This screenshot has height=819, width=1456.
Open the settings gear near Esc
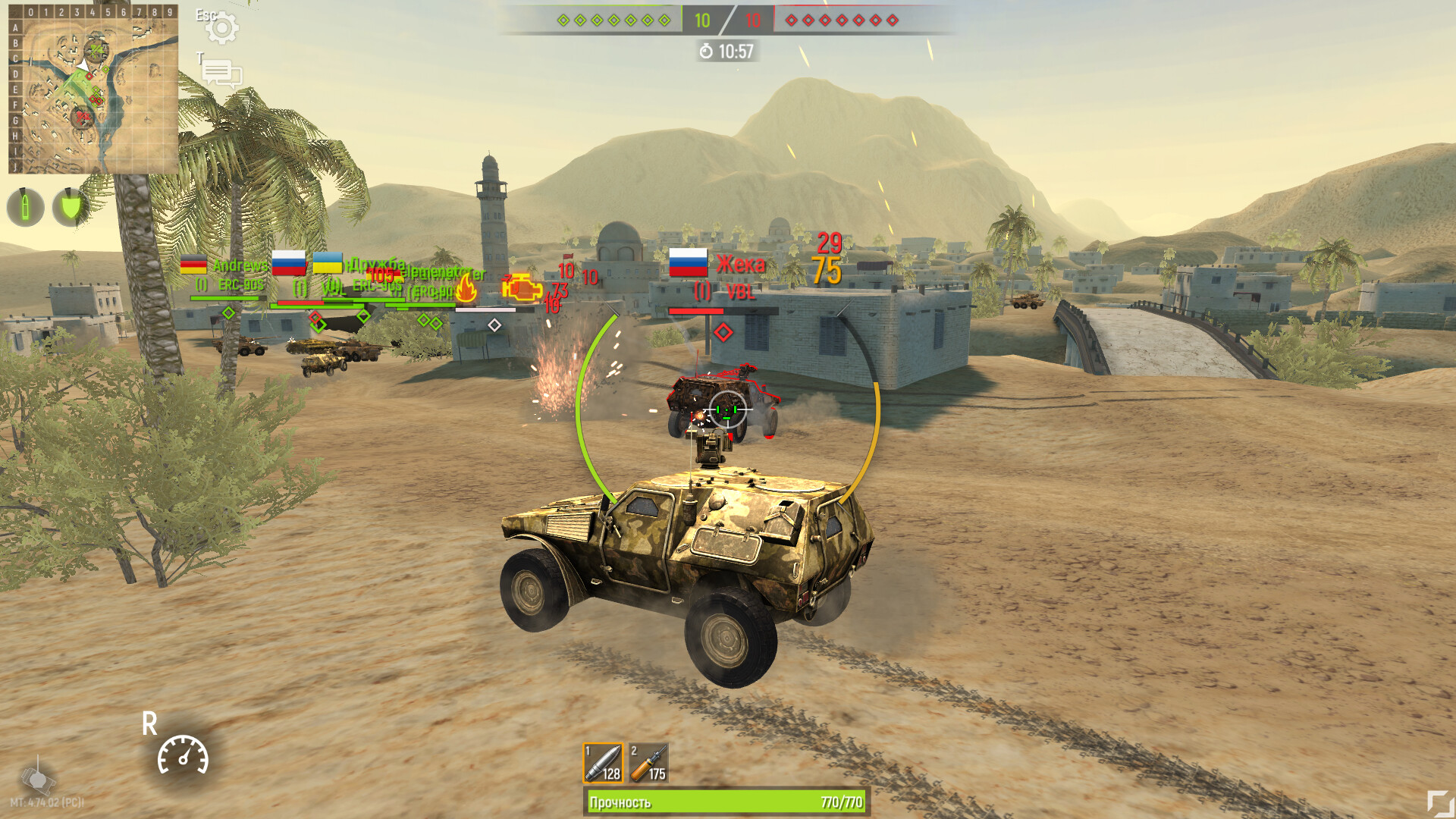[x=224, y=28]
